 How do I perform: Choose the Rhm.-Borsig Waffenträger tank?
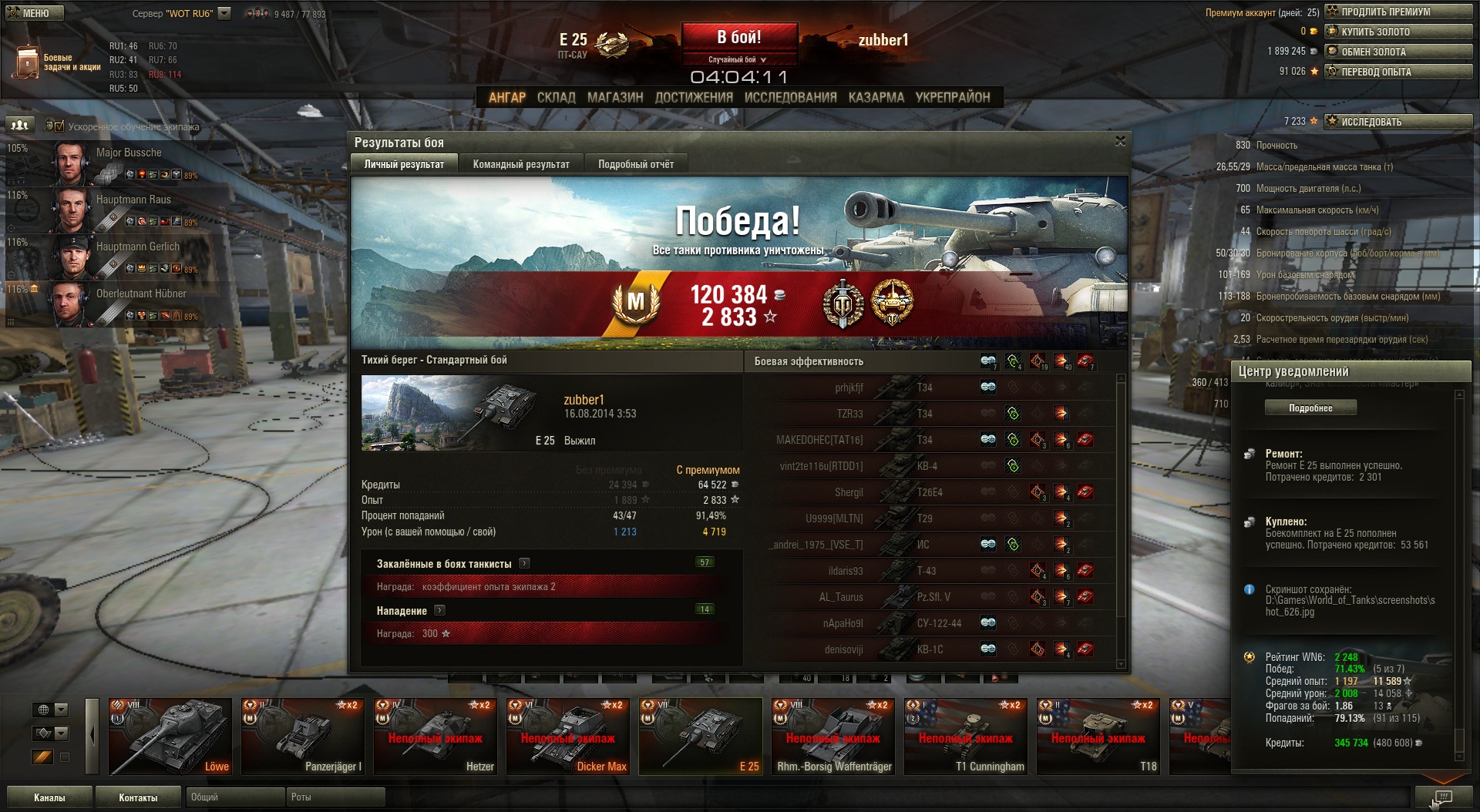click(833, 736)
